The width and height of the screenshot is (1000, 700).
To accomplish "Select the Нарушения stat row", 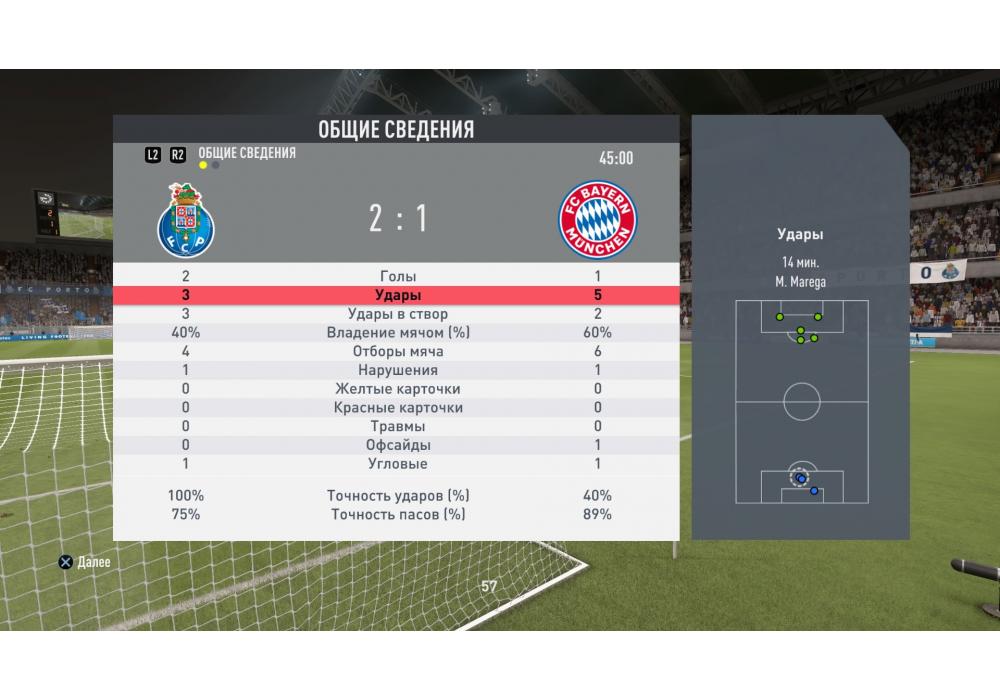I will (397, 370).
